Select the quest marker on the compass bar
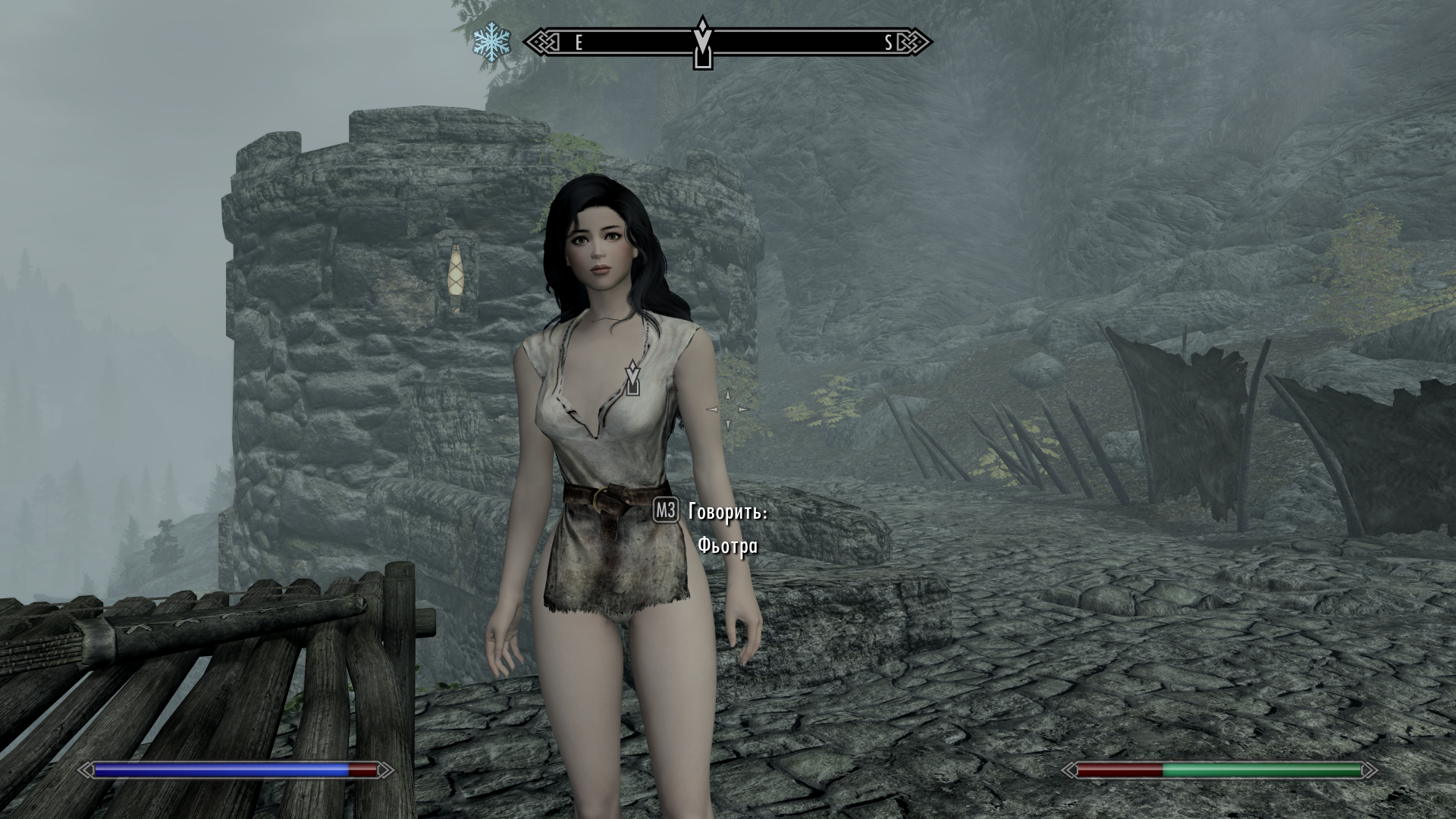 [703, 43]
